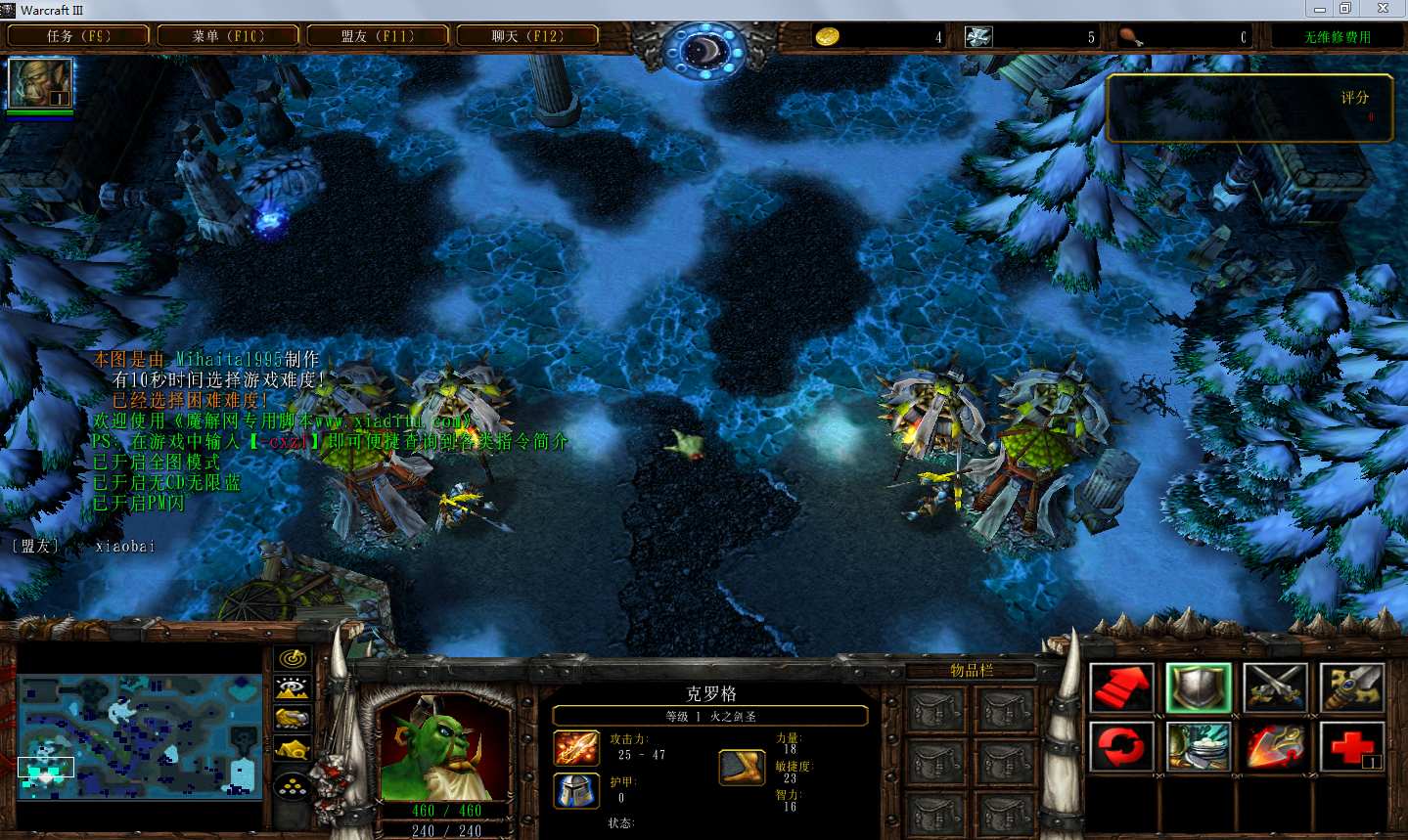
Task: Toggle minimap creep camp display button
Action: click(293, 751)
